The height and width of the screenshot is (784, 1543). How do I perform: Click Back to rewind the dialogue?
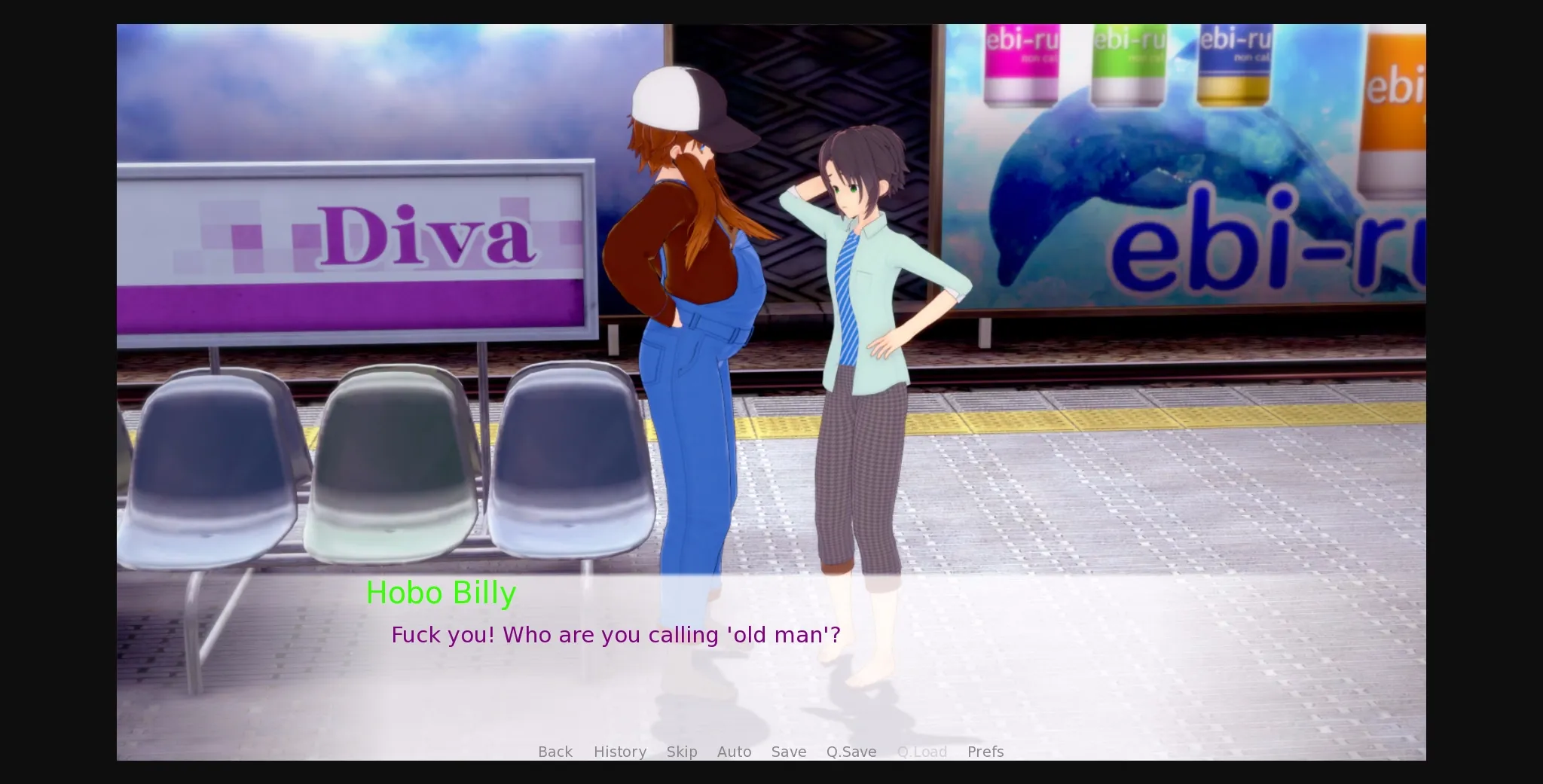(x=555, y=751)
